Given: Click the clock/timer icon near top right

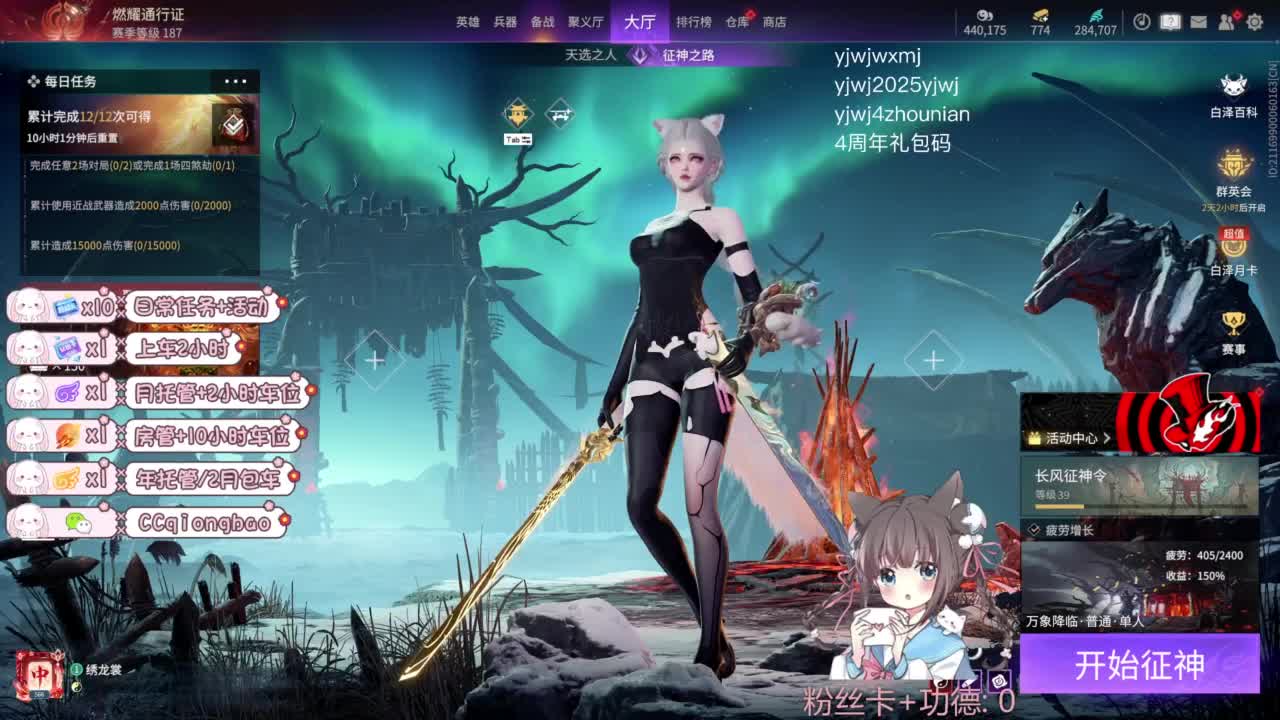Looking at the screenshot, I should click(1142, 22).
